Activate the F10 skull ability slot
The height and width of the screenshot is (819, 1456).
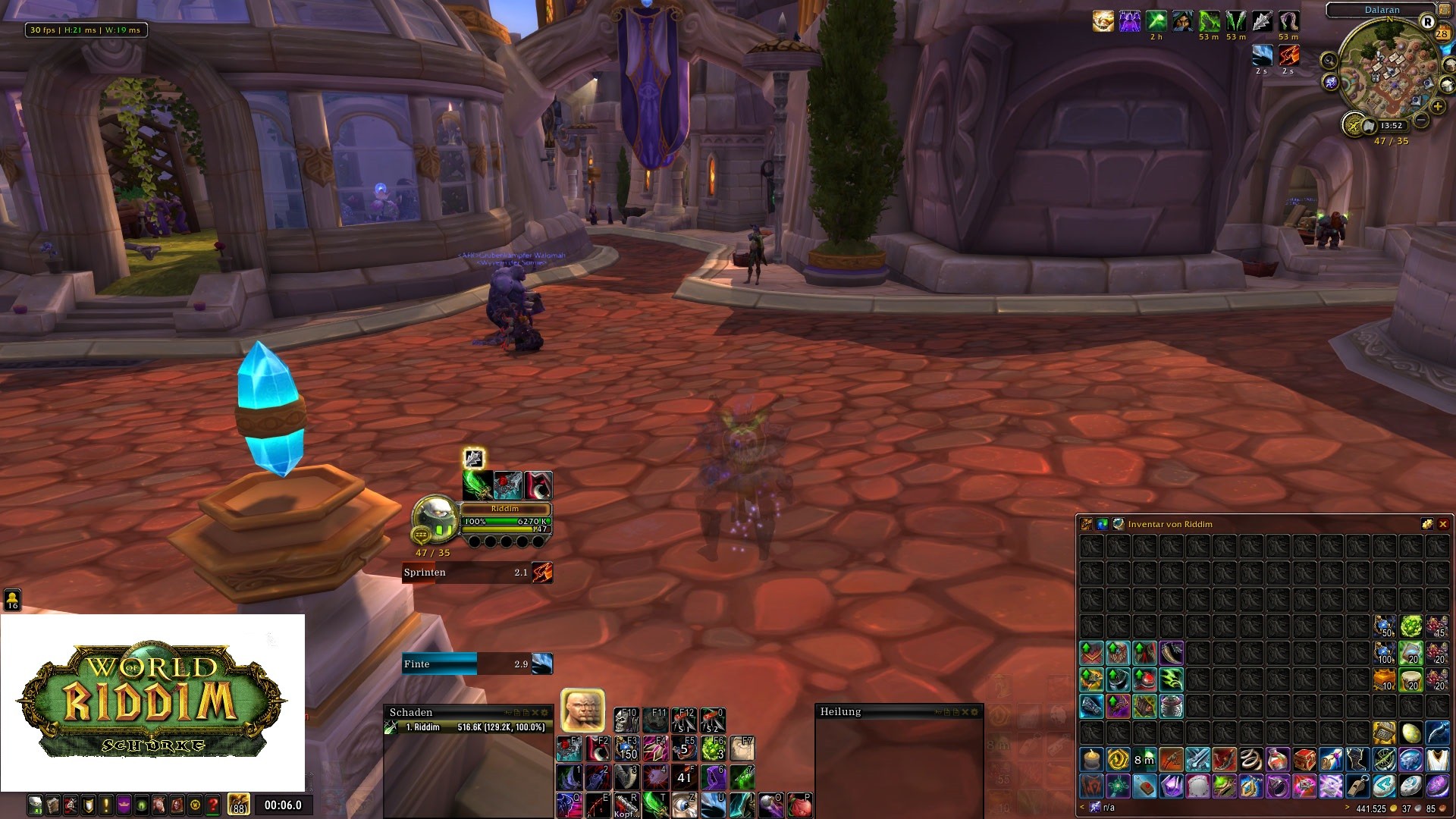point(626,720)
